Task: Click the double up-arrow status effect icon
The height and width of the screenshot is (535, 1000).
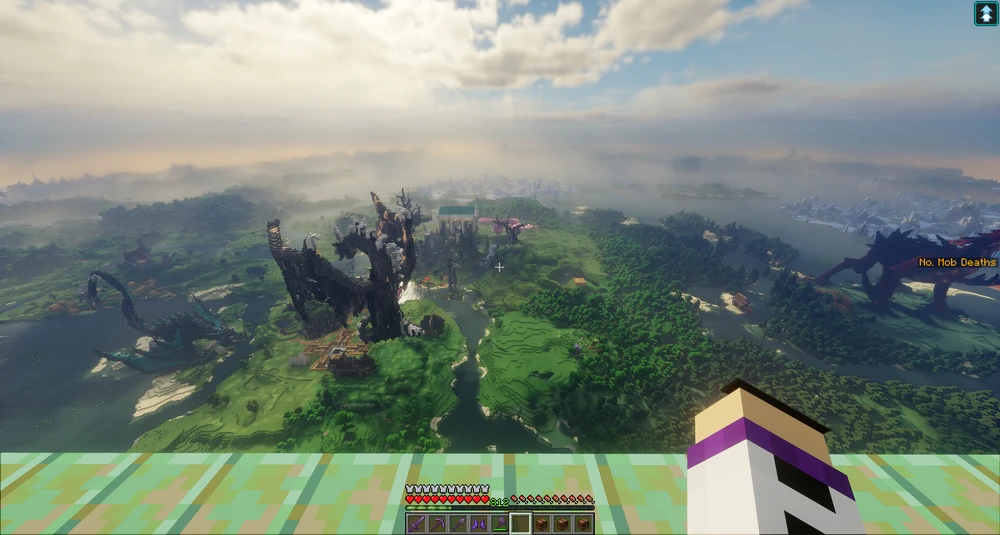Action: pos(985,13)
